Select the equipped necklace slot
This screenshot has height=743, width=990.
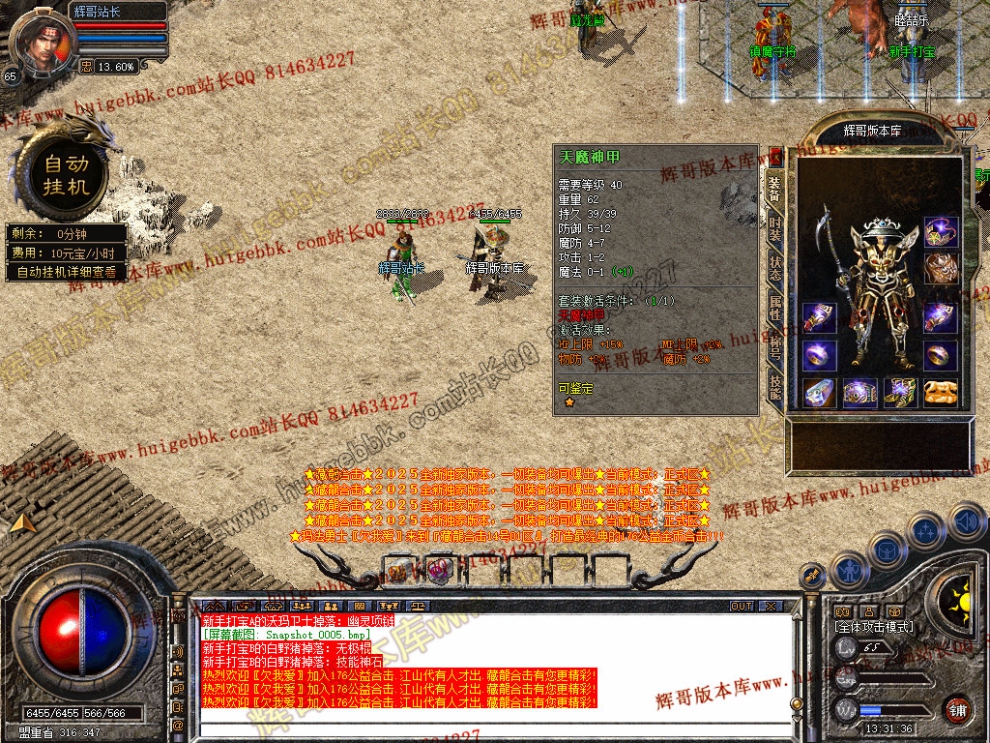(940, 233)
